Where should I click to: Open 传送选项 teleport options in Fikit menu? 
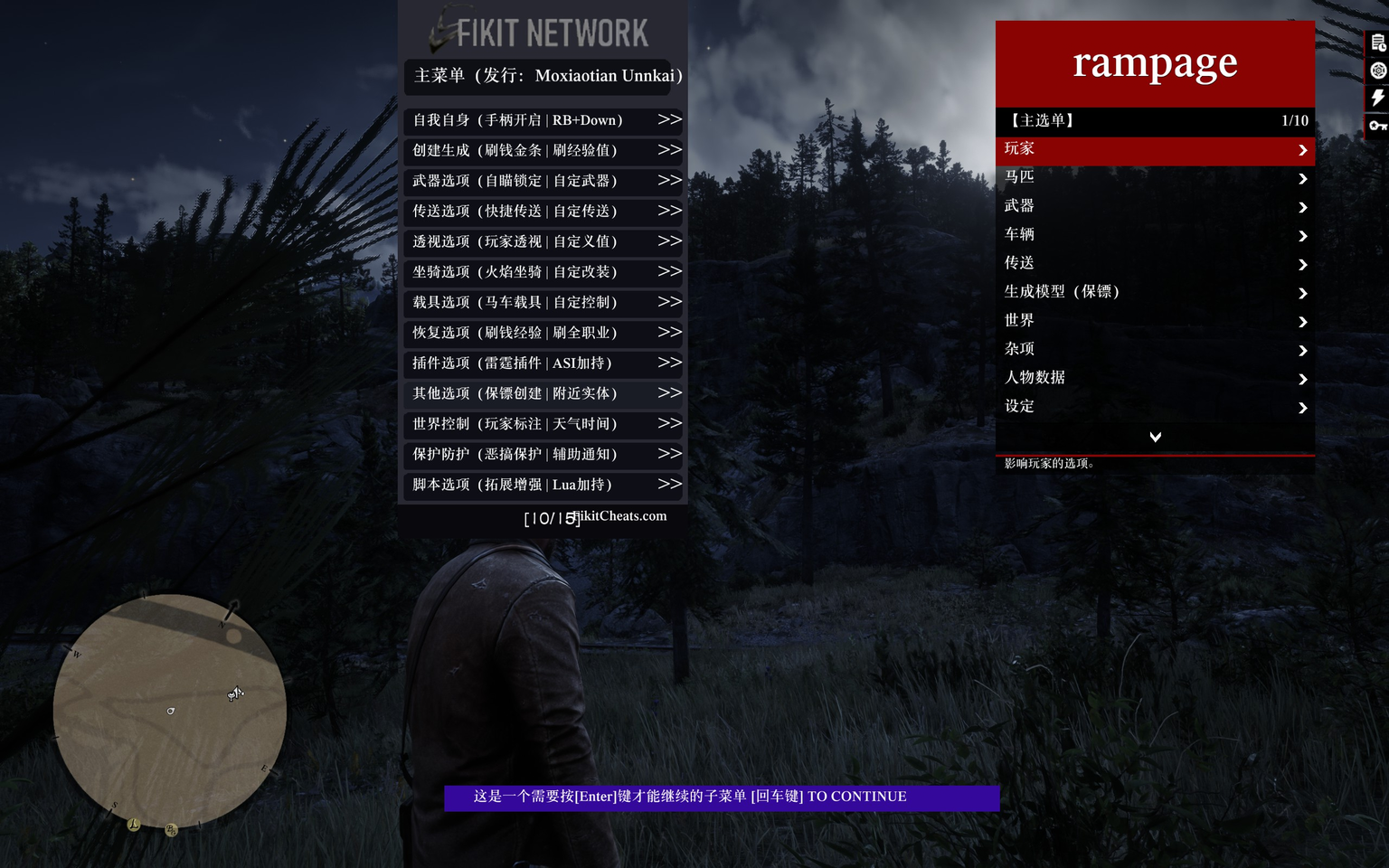[543, 212]
